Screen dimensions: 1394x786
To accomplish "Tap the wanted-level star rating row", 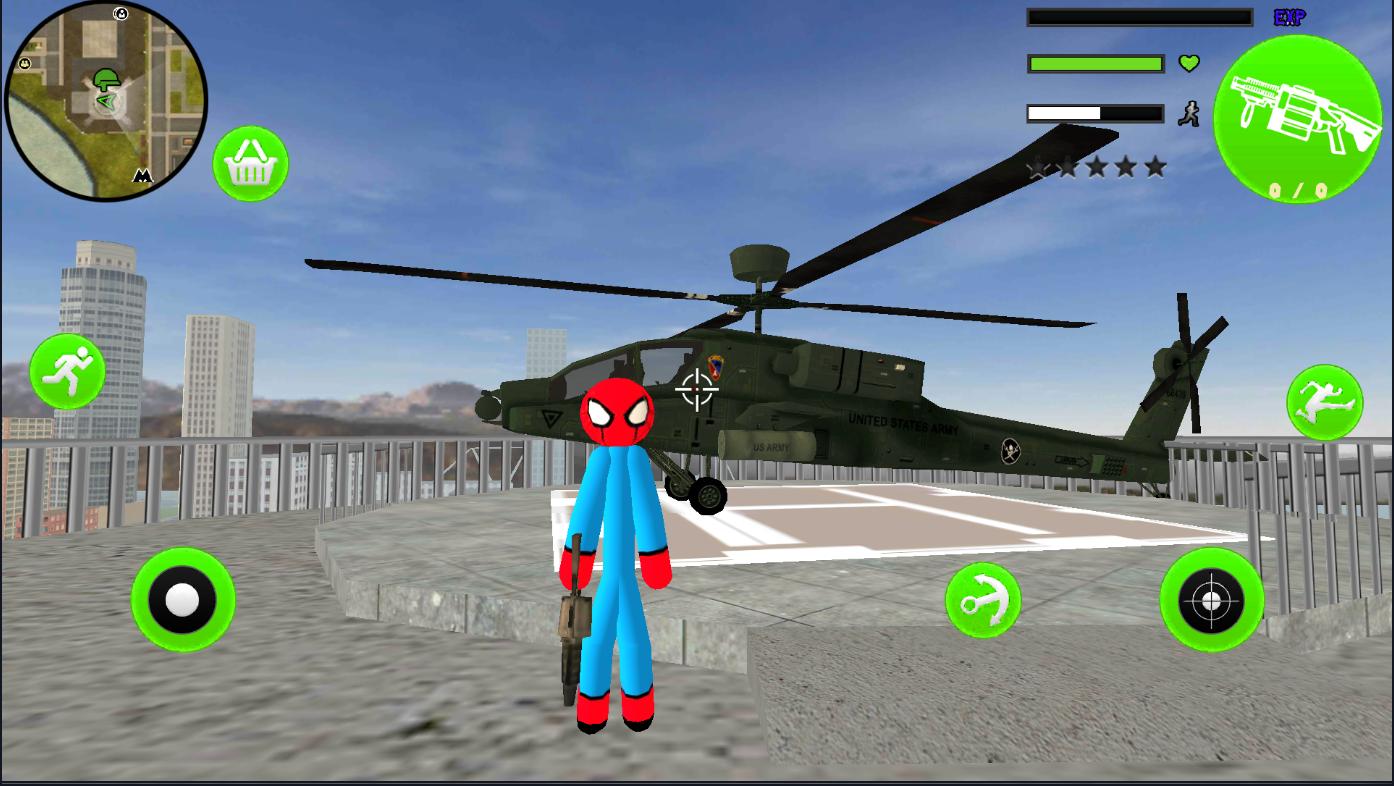I will pyautogui.click(x=1097, y=167).
